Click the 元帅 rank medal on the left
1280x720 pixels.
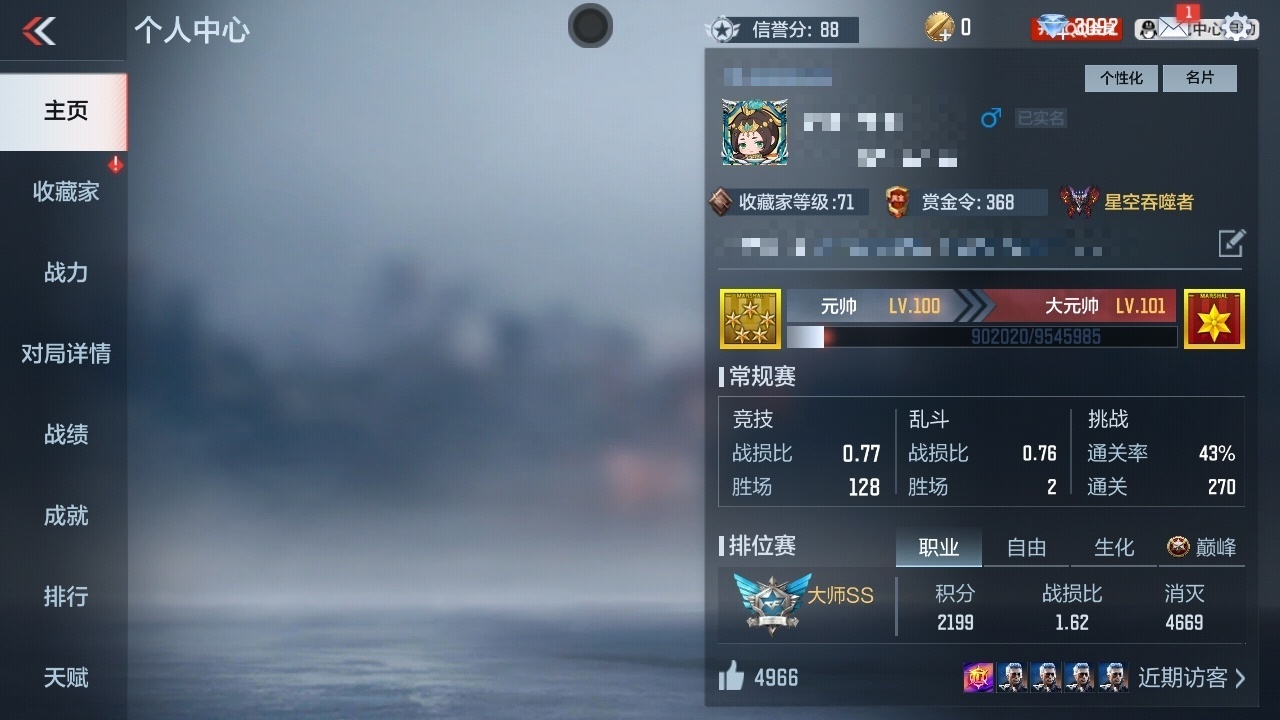click(x=750, y=319)
